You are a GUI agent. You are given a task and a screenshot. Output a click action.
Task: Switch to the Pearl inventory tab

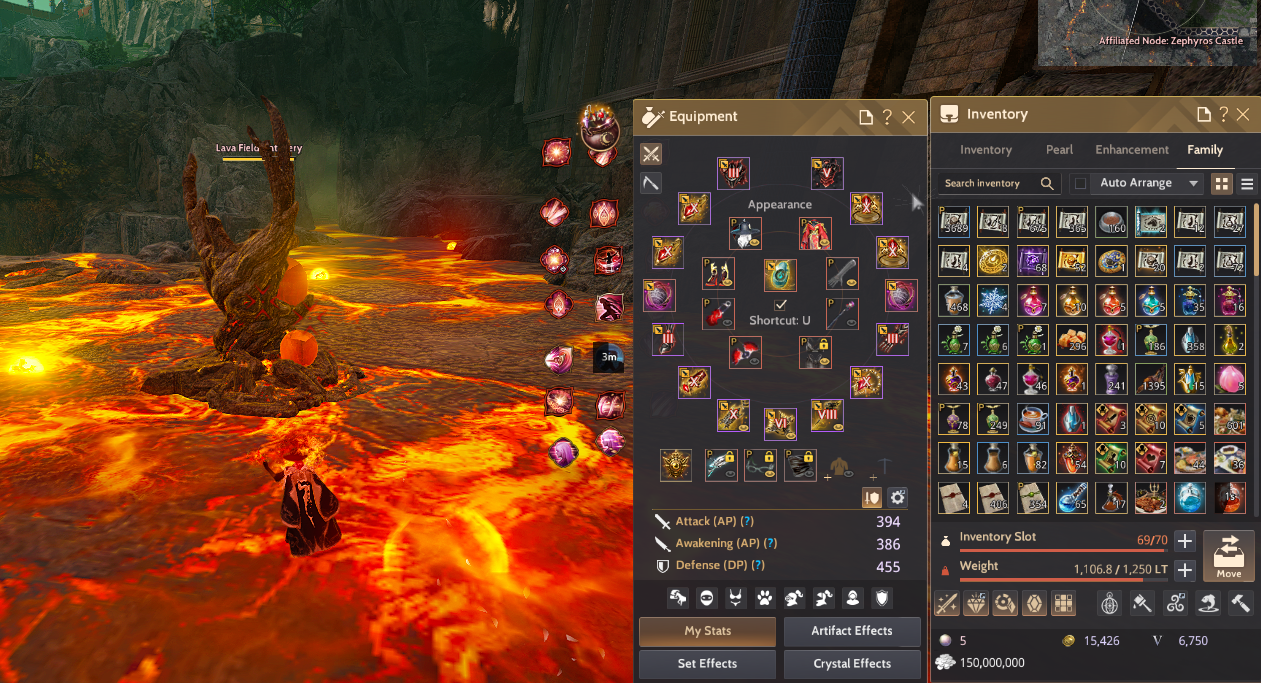[1059, 150]
